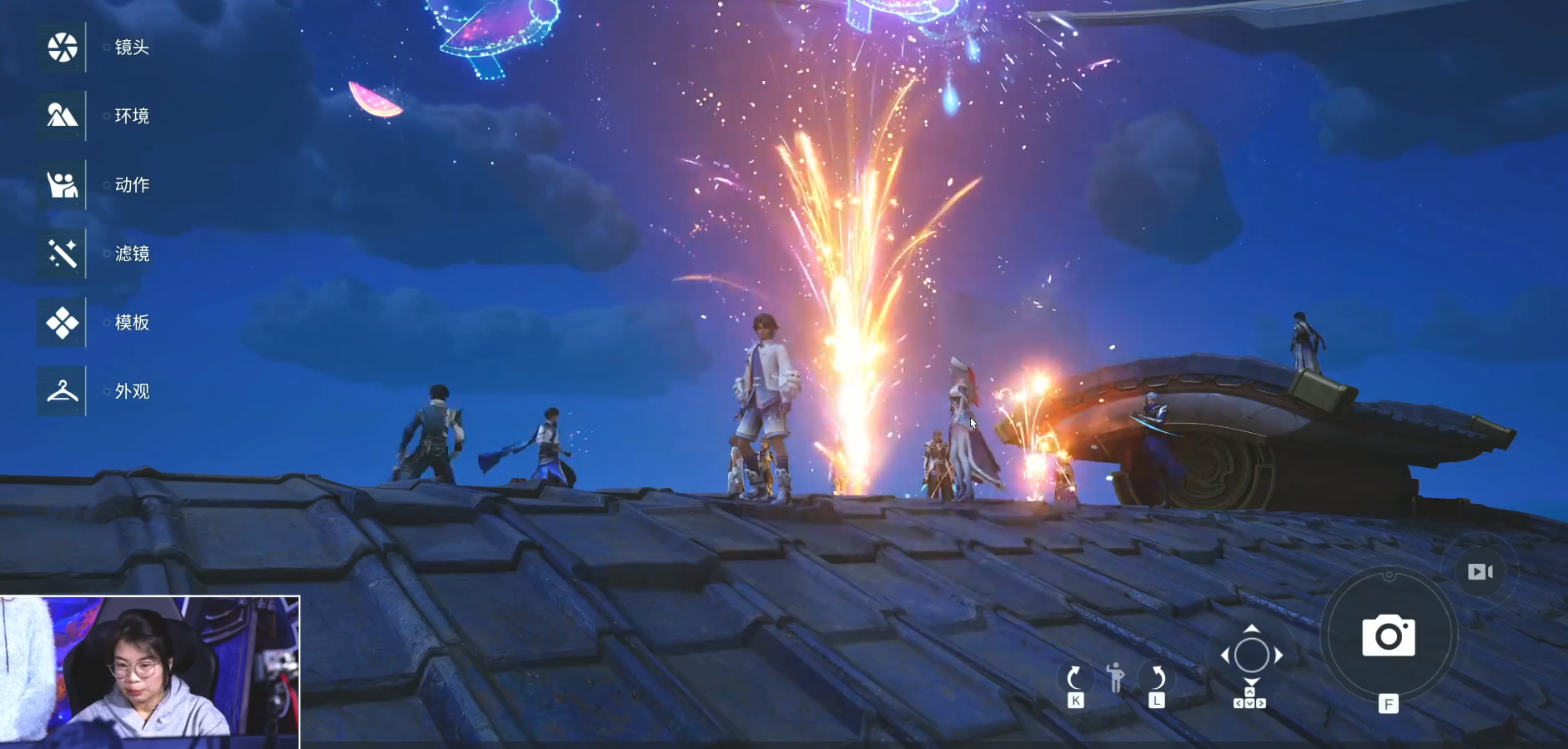The image size is (1568, 749).
Task: Open the 镜头 camera lens settings
Action: [x=63, y=48]
